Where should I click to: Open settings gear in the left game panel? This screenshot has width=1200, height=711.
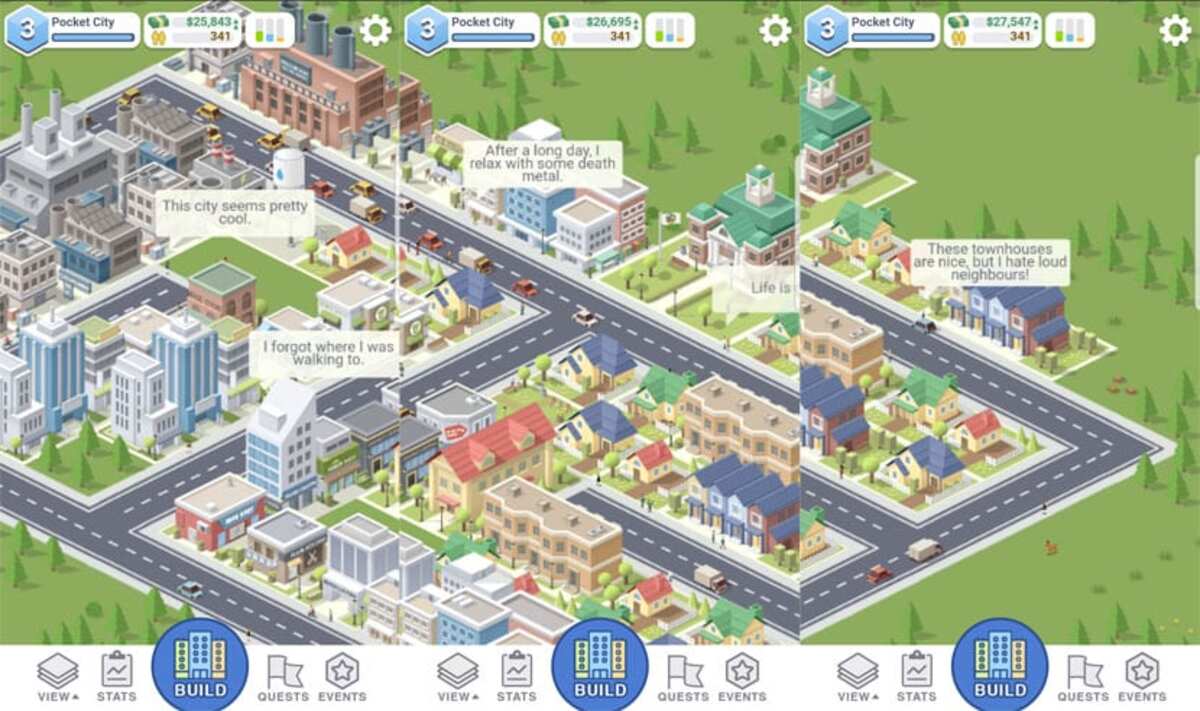coord(375,31)
